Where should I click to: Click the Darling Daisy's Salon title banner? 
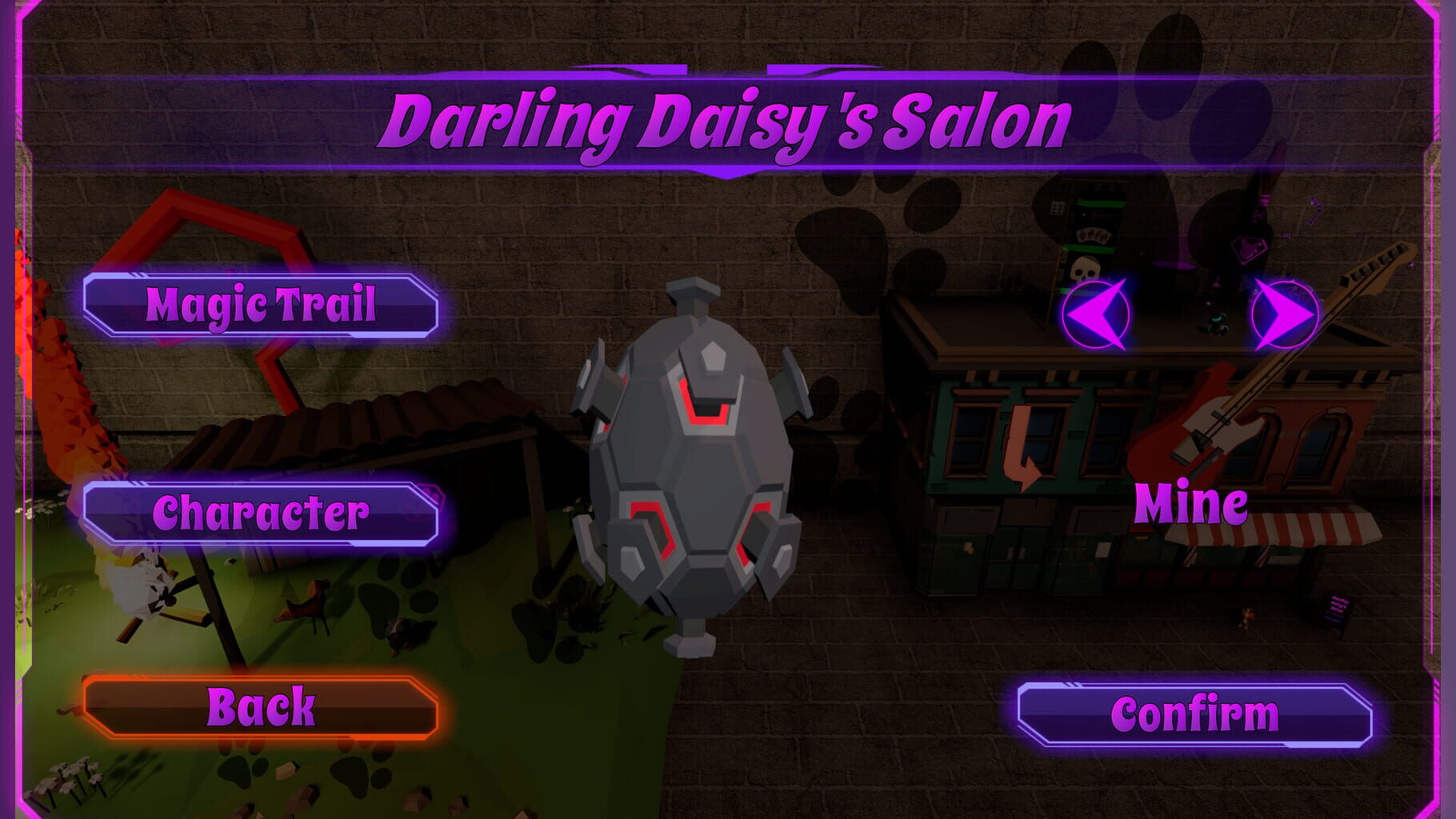[728, 118]
